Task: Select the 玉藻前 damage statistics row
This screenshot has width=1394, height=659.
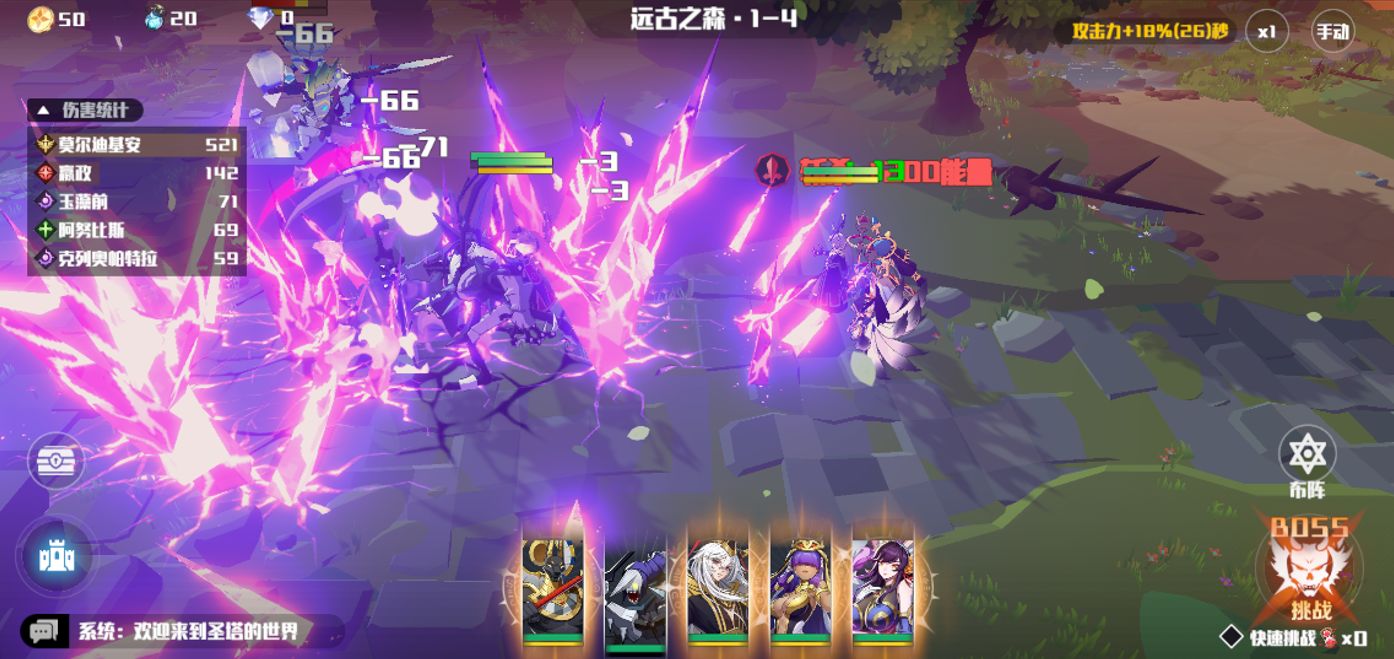Action: click(137, 202)
